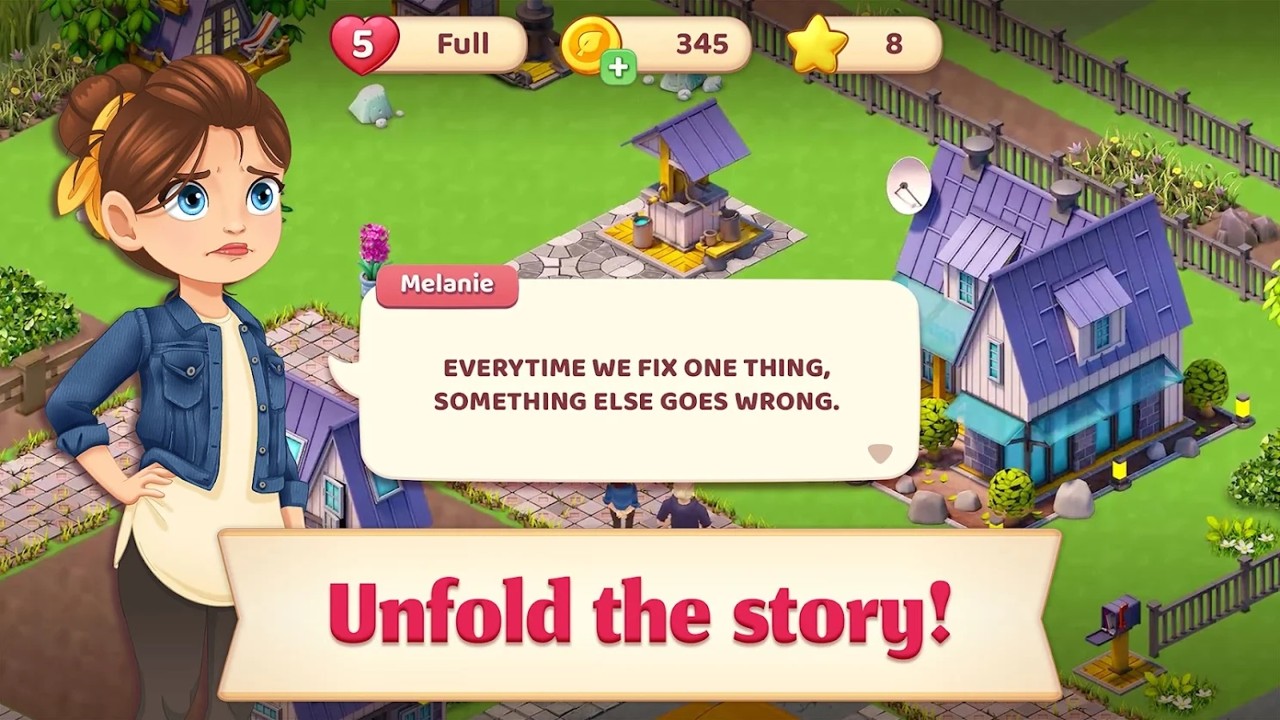Tap the gold leaf coin icon
The height and width of the screenshot is (720, 1280).
pyautogui.click(x=592, y=43)
